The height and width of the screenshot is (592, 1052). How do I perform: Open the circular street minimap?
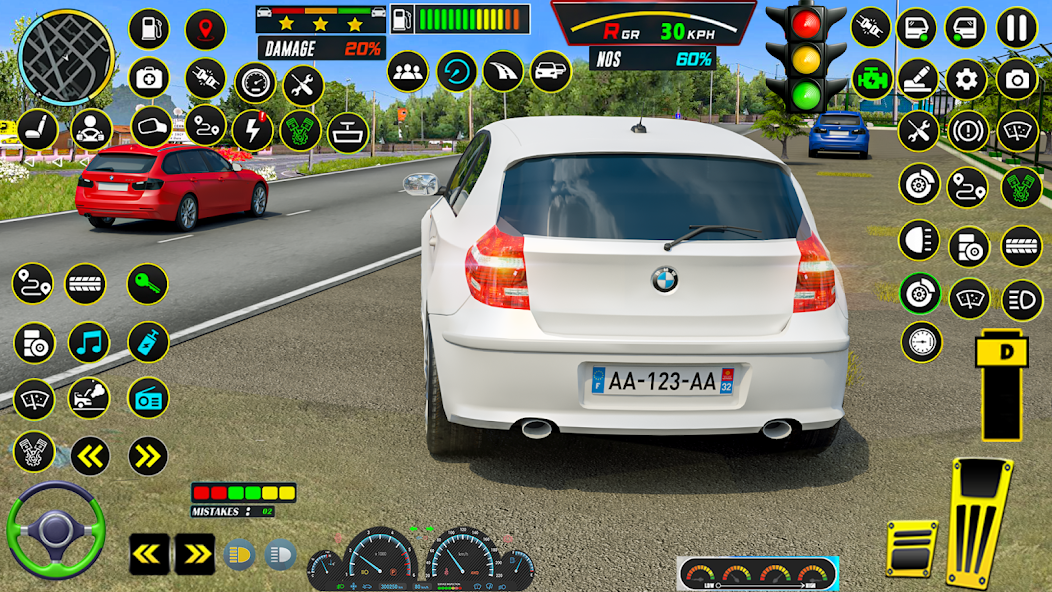(67, 55)
